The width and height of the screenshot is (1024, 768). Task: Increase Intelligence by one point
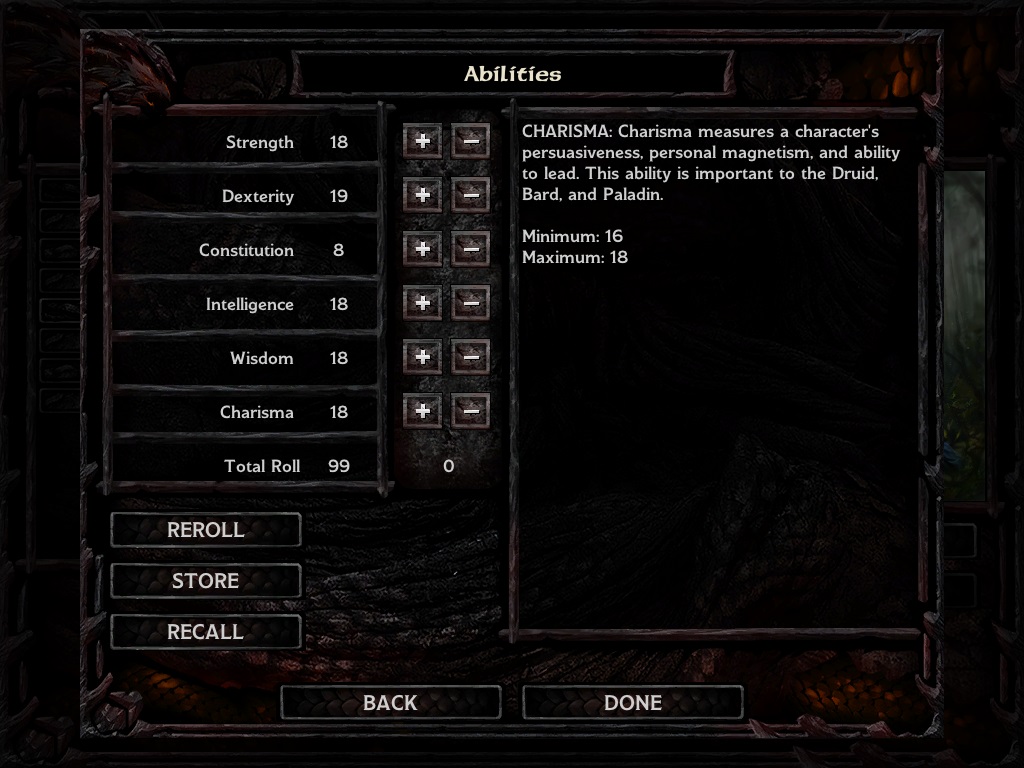422,304
